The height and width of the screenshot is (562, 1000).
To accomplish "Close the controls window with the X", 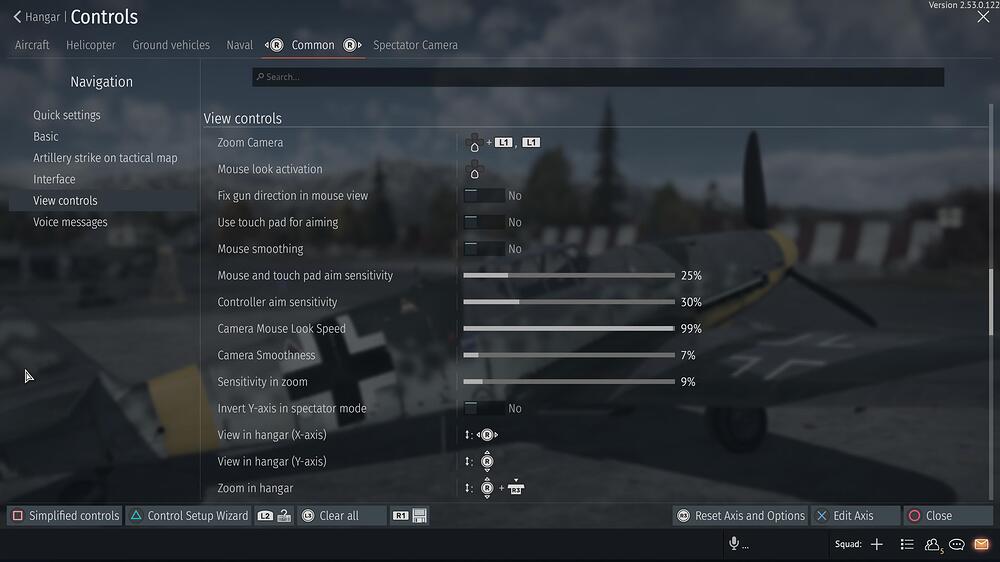I will [x=983, y=17].
